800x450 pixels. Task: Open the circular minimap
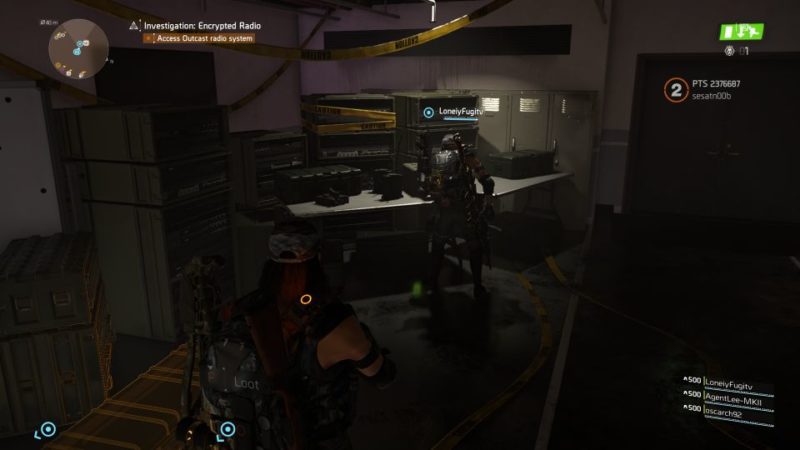(78, 48)
